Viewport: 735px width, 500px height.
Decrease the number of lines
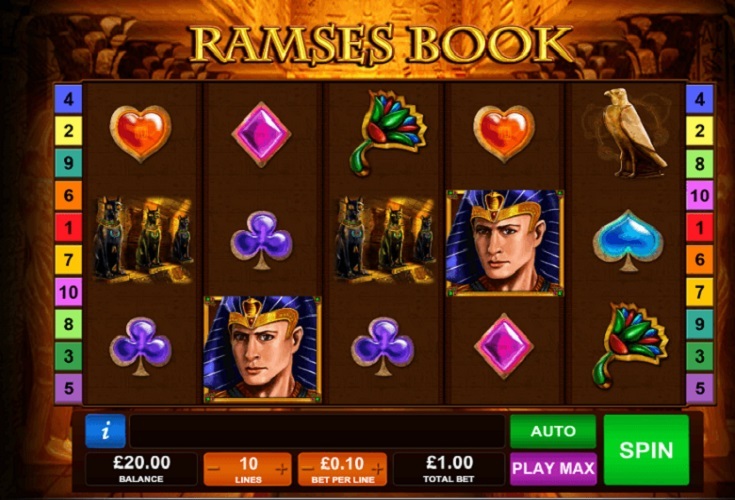[x=214, y=469]
